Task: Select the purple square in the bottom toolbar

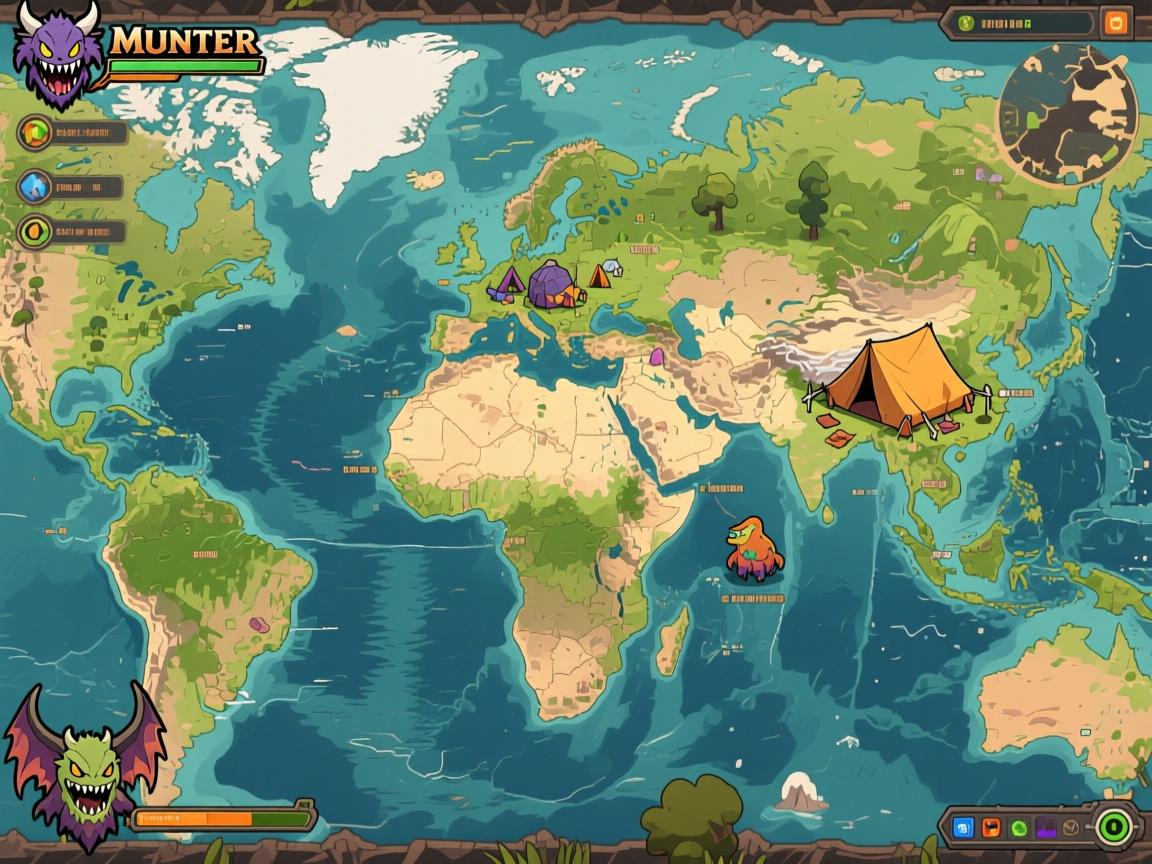Action: click(x=1045, y=827)
